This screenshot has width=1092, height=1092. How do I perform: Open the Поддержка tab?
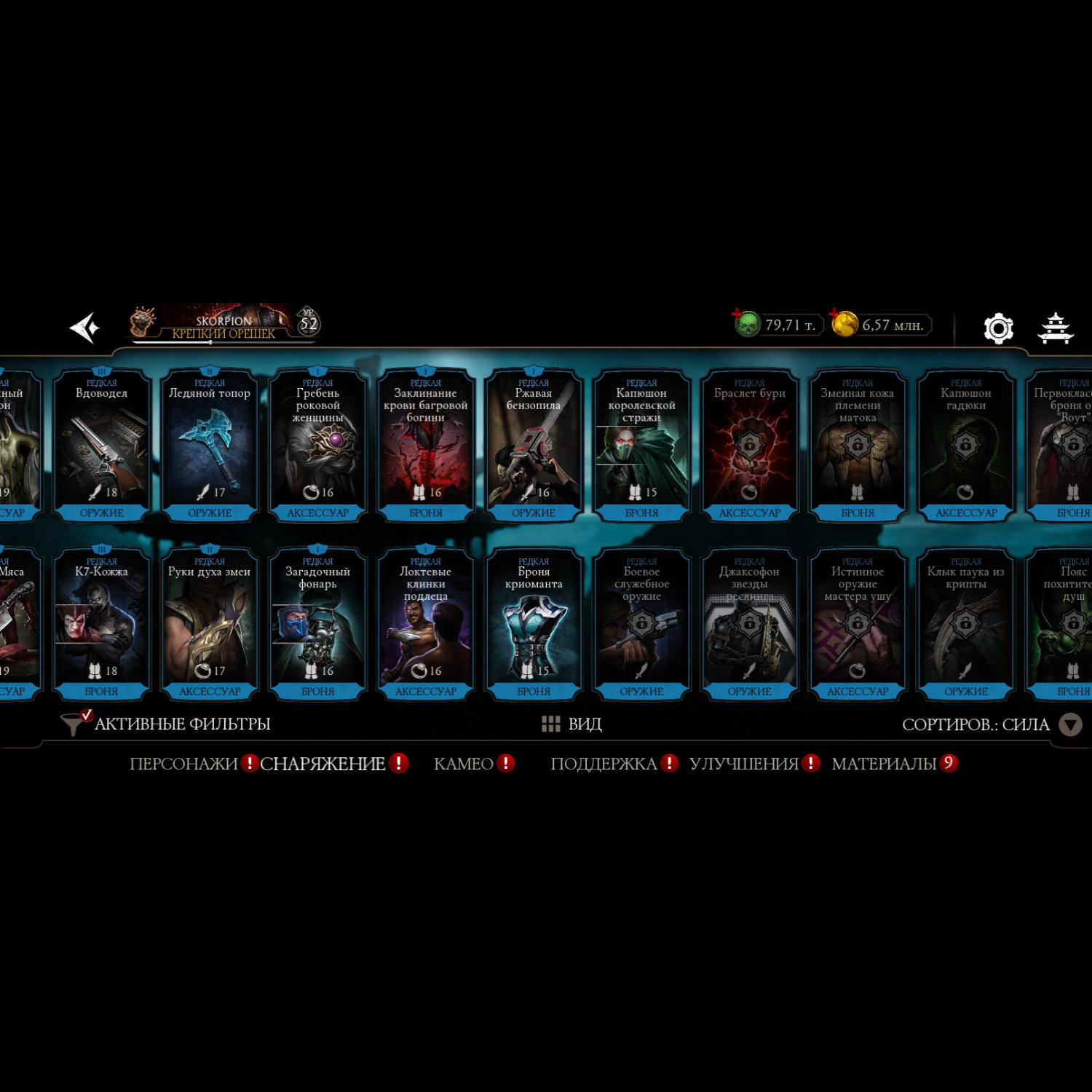[604, 764]
